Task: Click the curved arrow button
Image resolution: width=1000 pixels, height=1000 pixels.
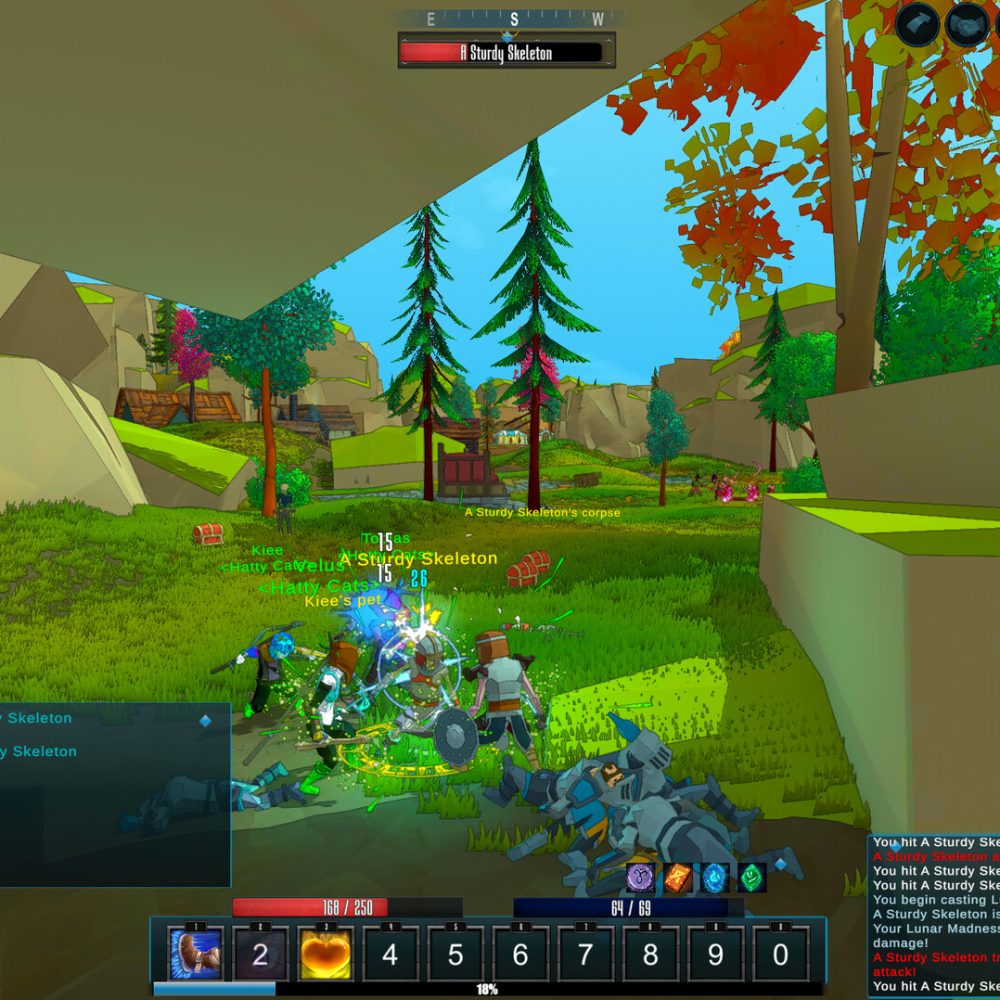Action: (917, 24)
